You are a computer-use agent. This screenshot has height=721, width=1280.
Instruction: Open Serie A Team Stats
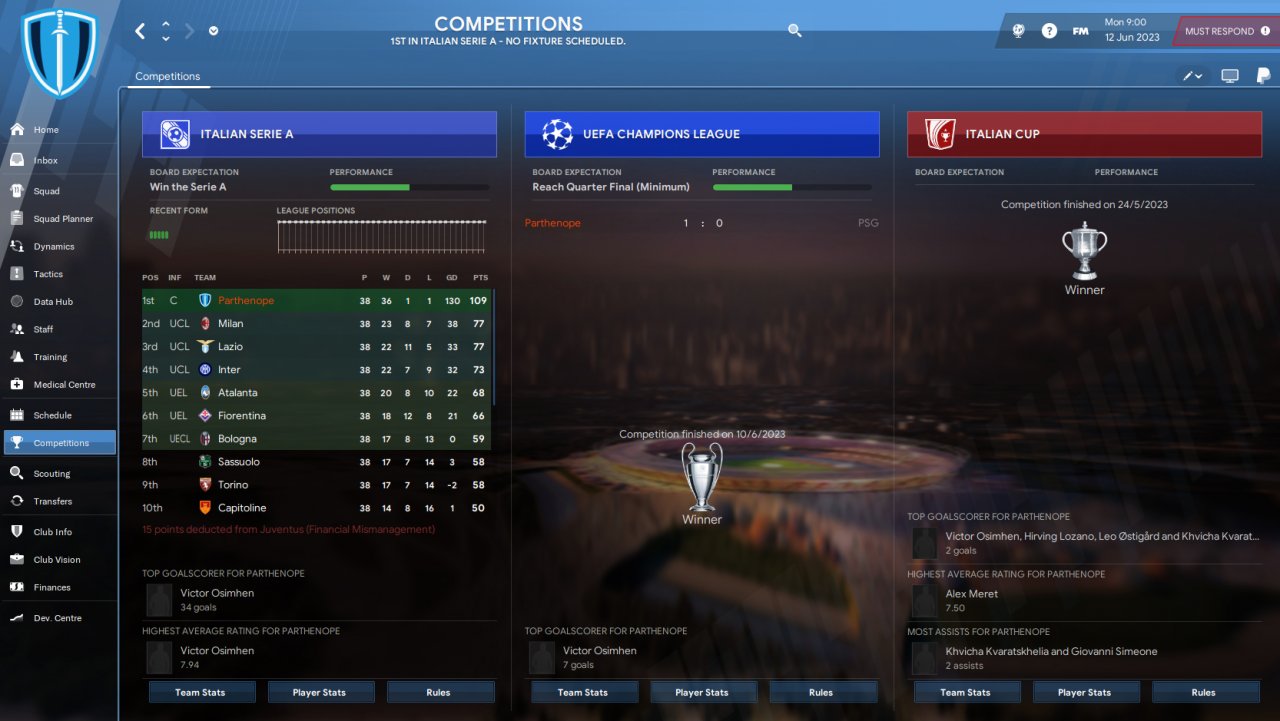point(202,692)
